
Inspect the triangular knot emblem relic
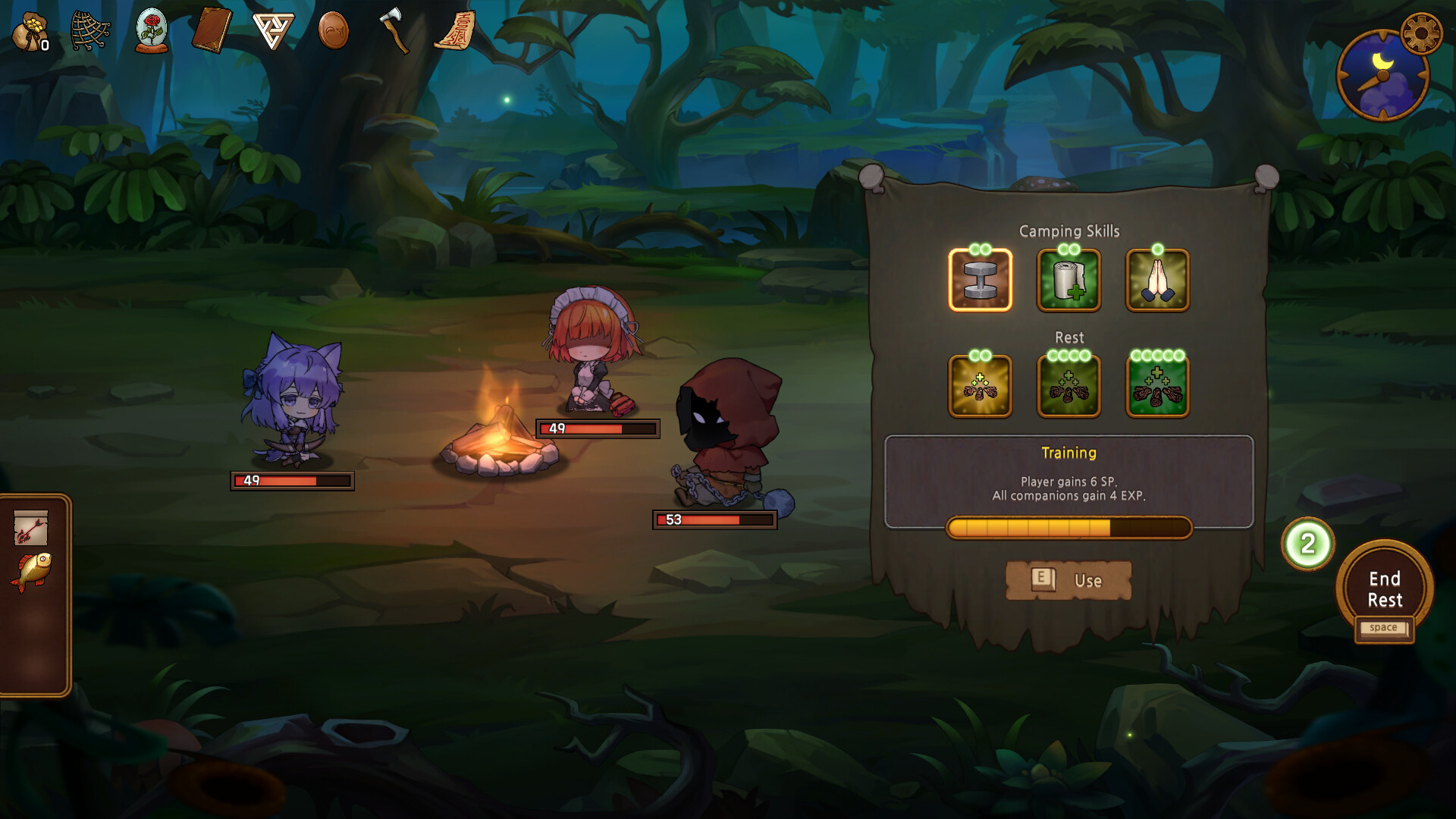tap(272, 32)
